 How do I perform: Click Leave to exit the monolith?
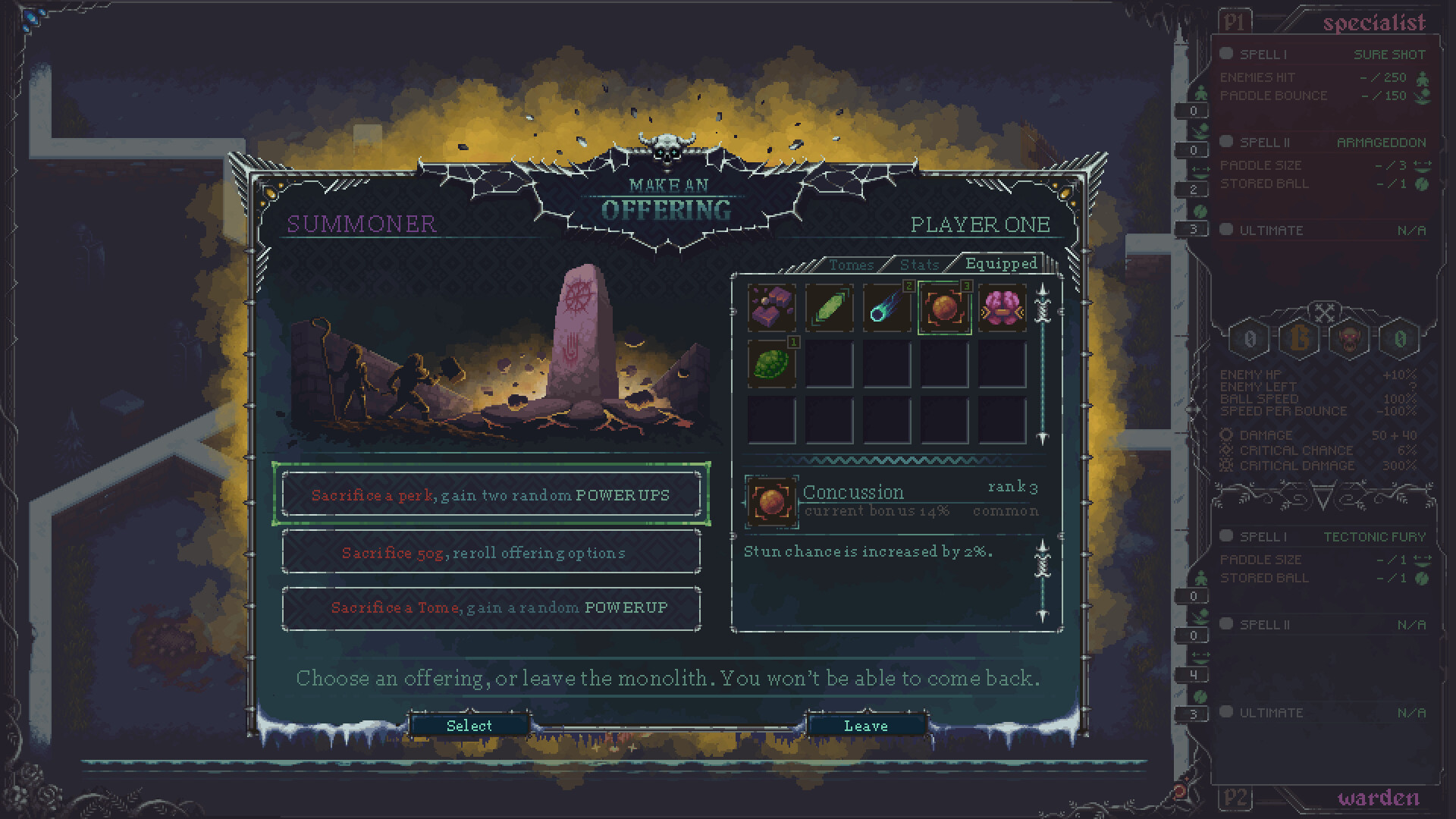coord(866,726)
